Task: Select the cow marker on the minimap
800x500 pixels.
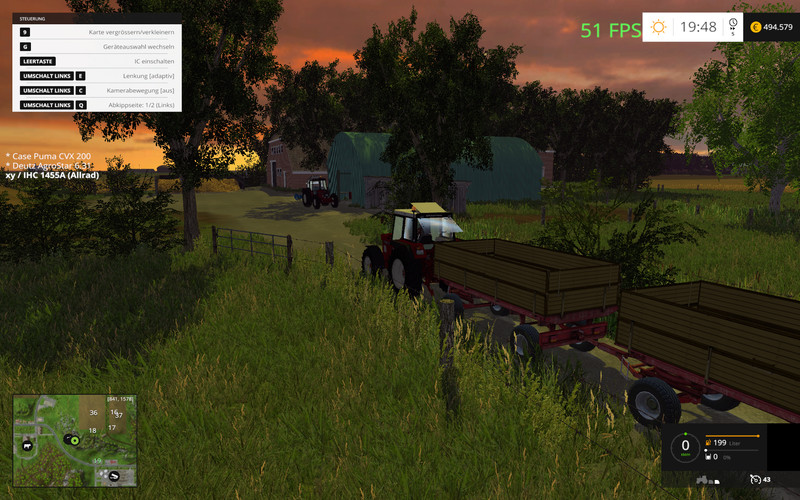Action: click(27, 446)
